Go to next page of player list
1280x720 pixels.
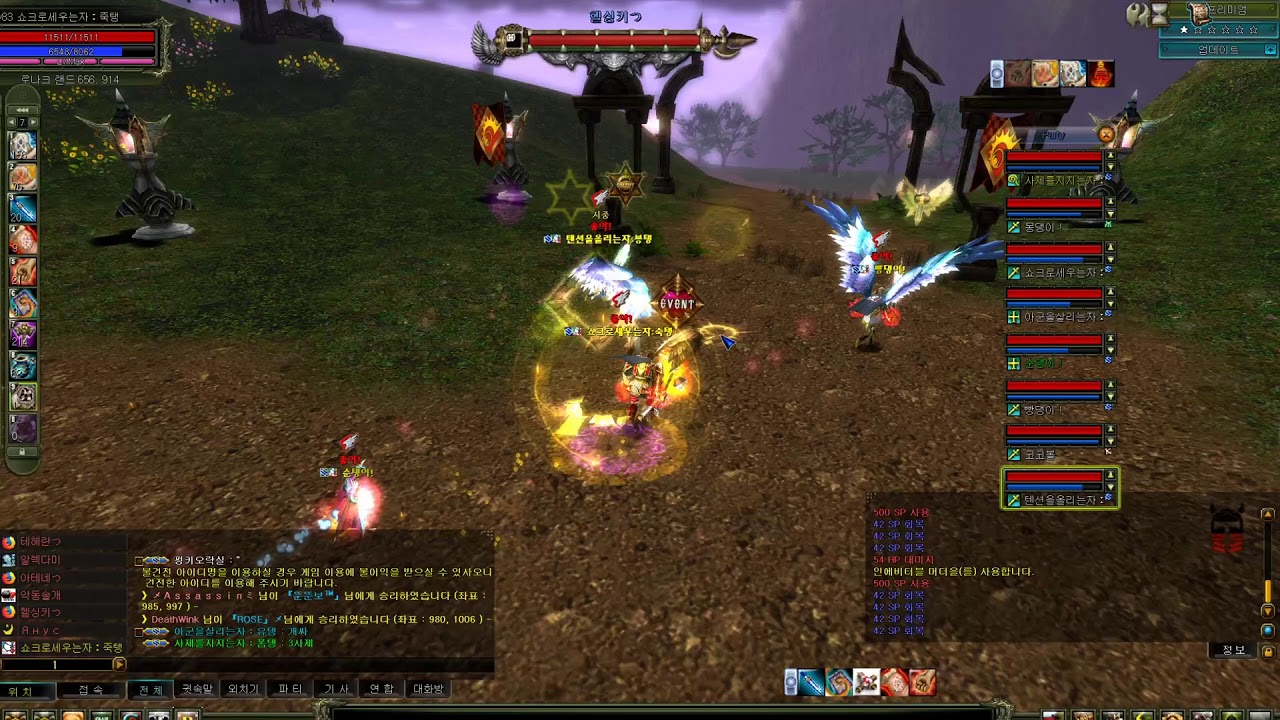pos(119,664)
